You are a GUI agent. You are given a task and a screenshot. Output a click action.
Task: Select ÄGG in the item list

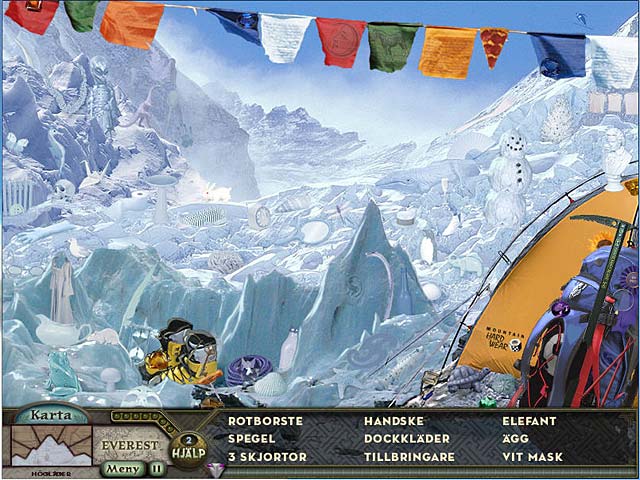coord(515,438)
